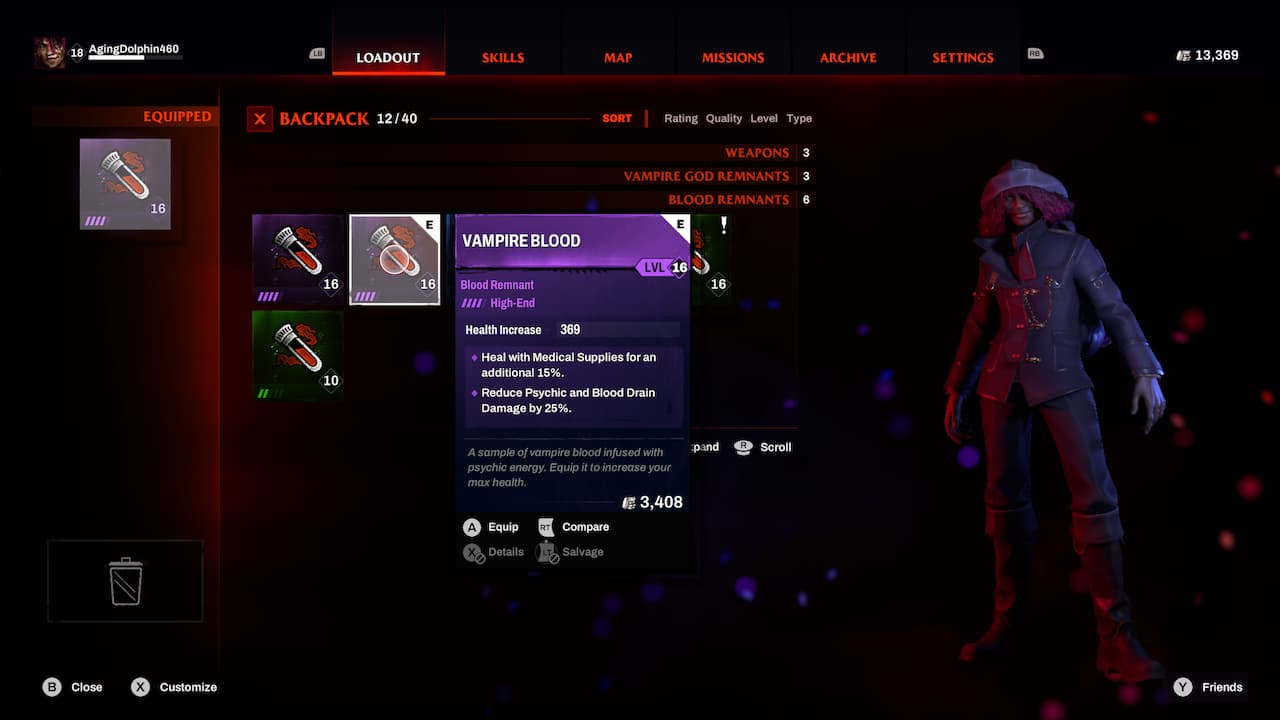Select the green level 10 blood vial item
This screenshot has width=1280, height=720.
pyautogui.click(x=297, y=355)
